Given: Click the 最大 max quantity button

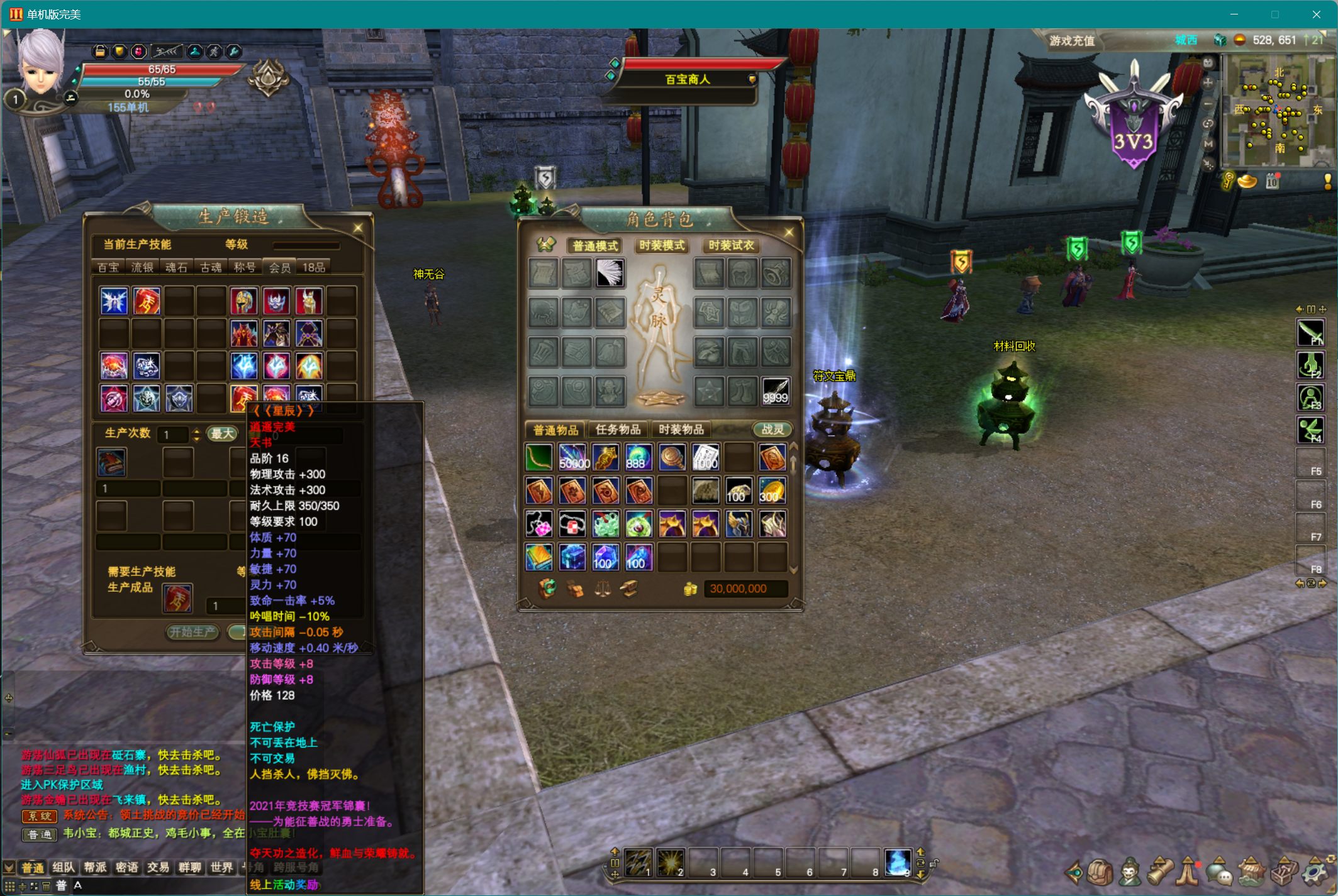Looking at the screenshot, I should click(x=222, y=434).
